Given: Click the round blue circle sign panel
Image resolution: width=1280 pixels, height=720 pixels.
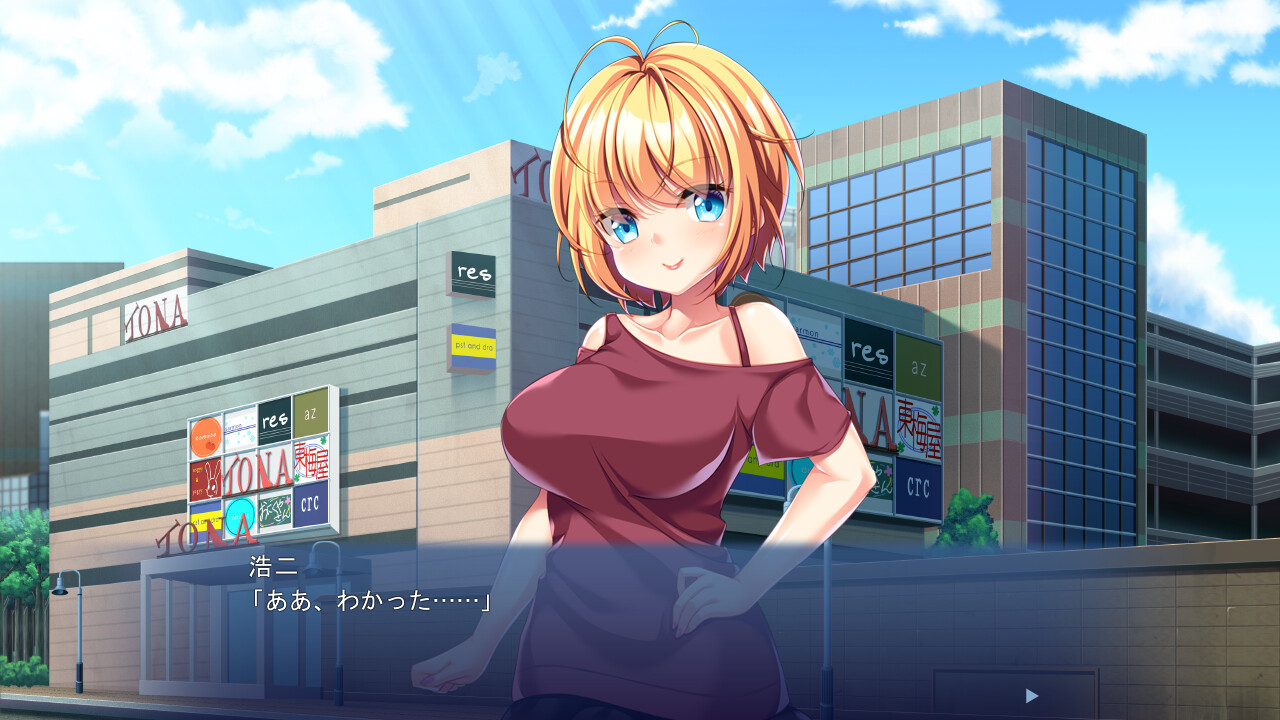Looking at the screenshot, I should [x=238, y=516].
